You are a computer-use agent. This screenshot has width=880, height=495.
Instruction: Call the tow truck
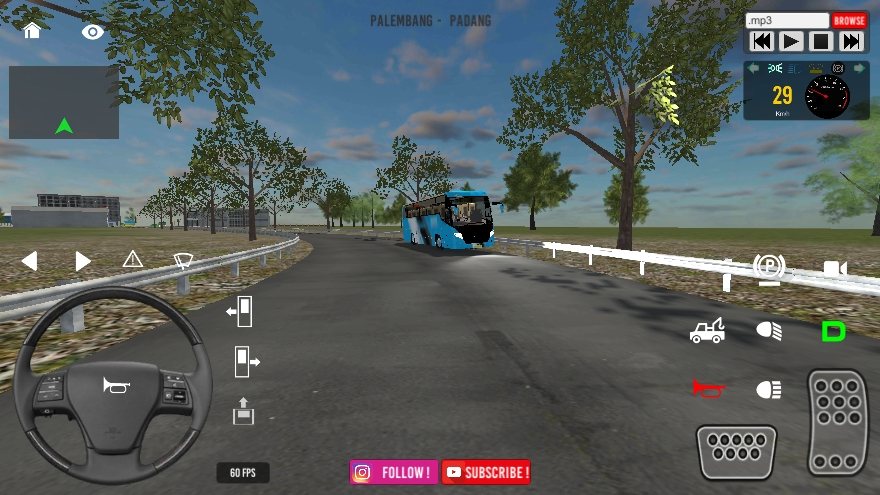[x=707, y=331]
